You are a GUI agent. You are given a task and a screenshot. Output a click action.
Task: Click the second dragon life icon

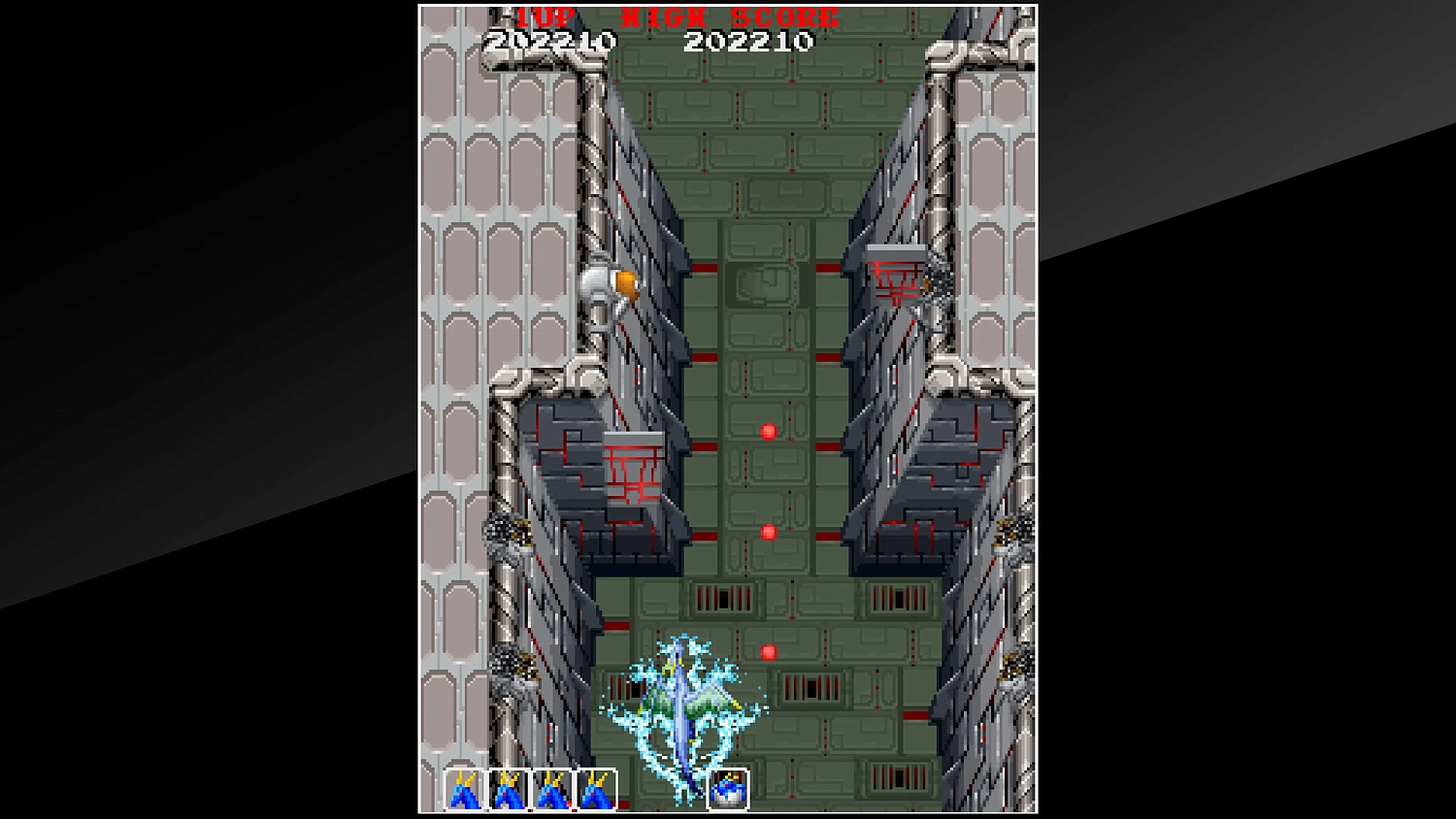(506, 791)
